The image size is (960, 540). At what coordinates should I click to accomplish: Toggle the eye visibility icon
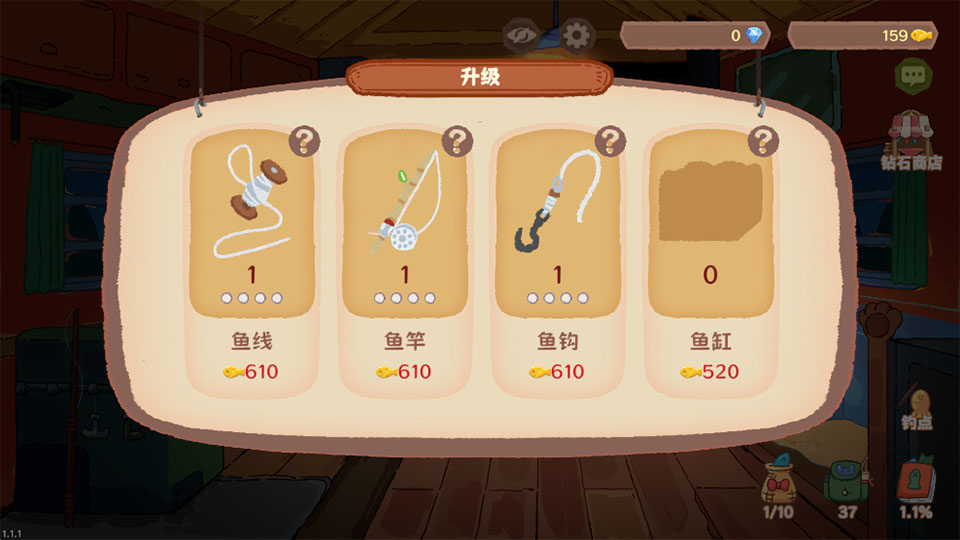pyautogui.click(x=521, y=36)
